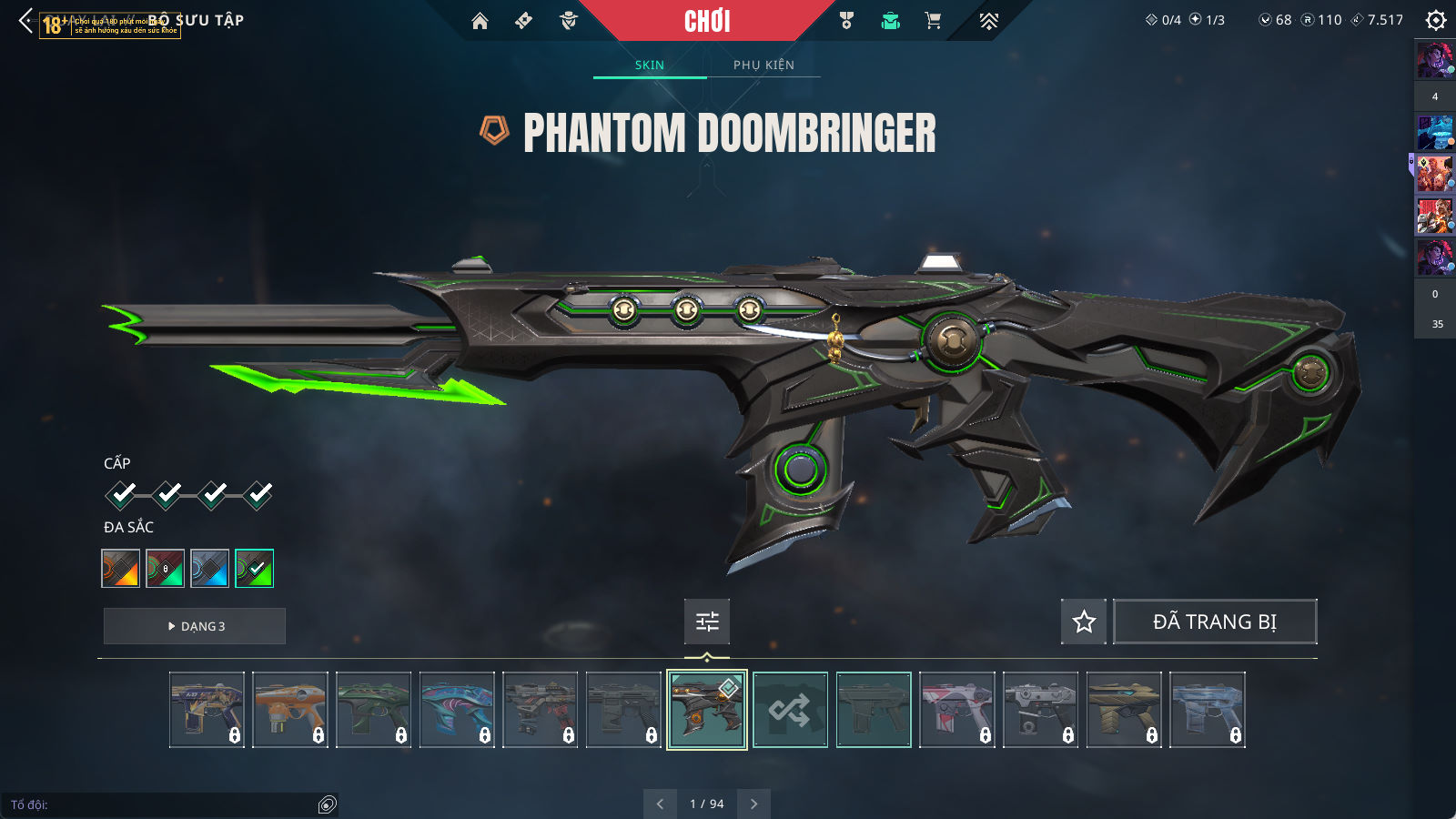Select the SKIN tab

[x=650, y=65]
